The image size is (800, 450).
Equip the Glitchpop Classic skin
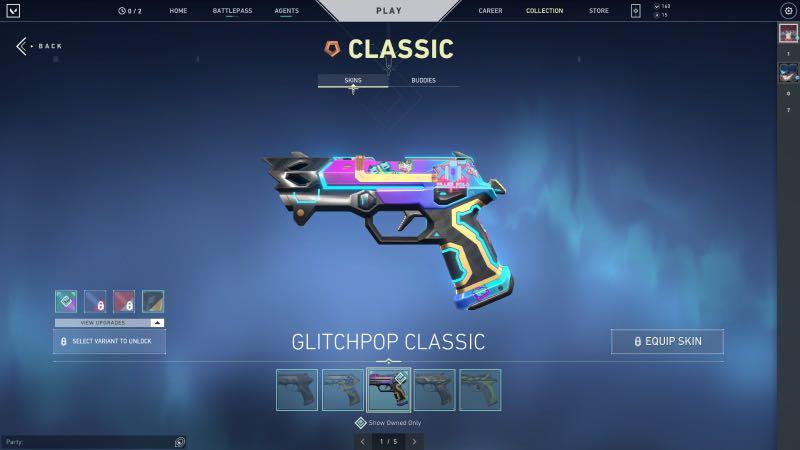click(667, 341)
